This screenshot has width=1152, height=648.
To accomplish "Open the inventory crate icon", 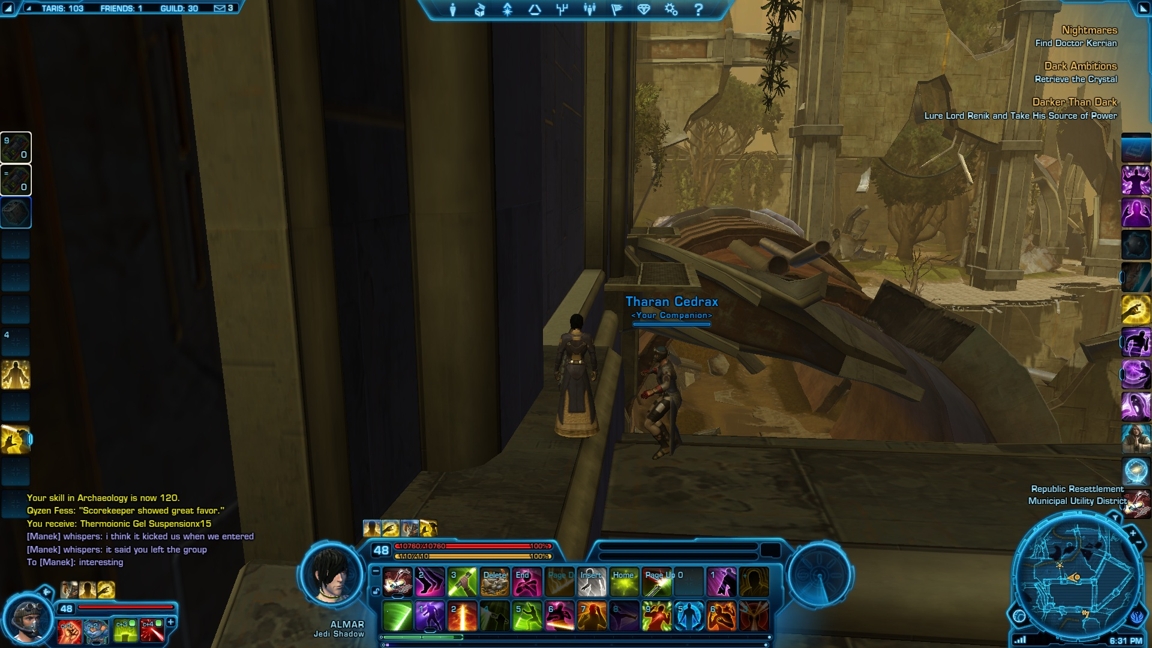I will (480, 10).
